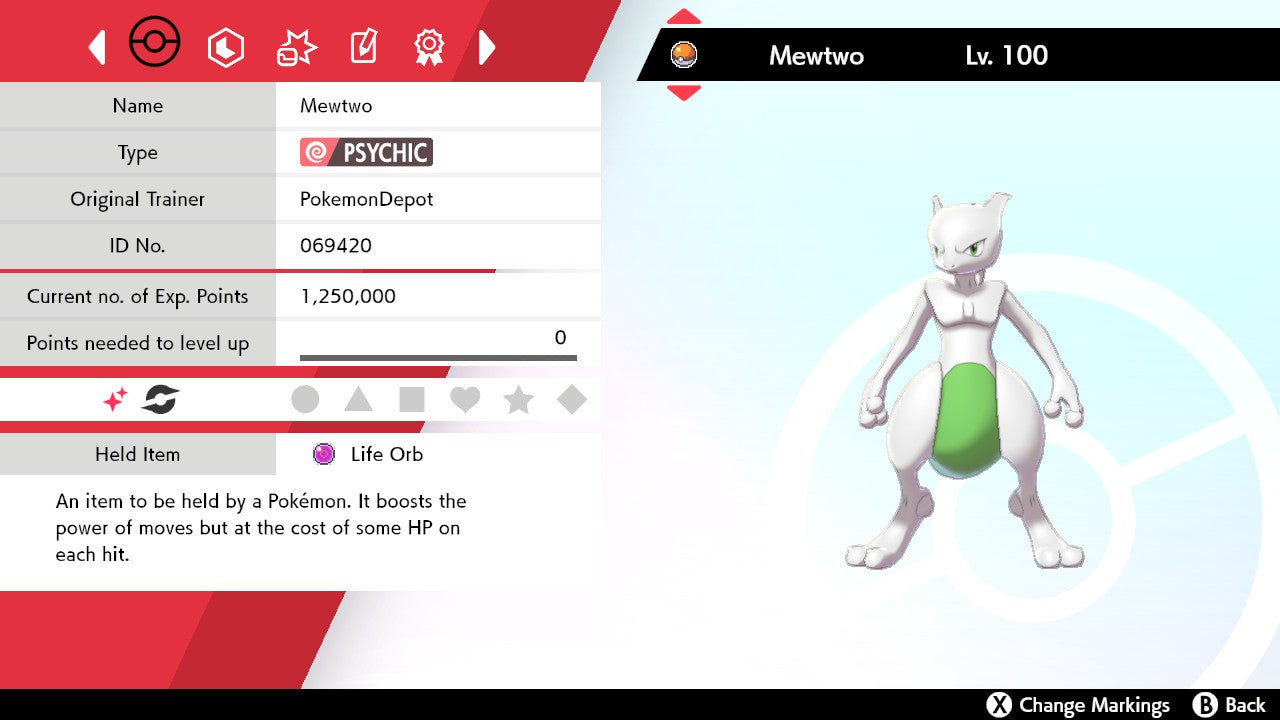Toggle the circle marking

click(305, 400)
